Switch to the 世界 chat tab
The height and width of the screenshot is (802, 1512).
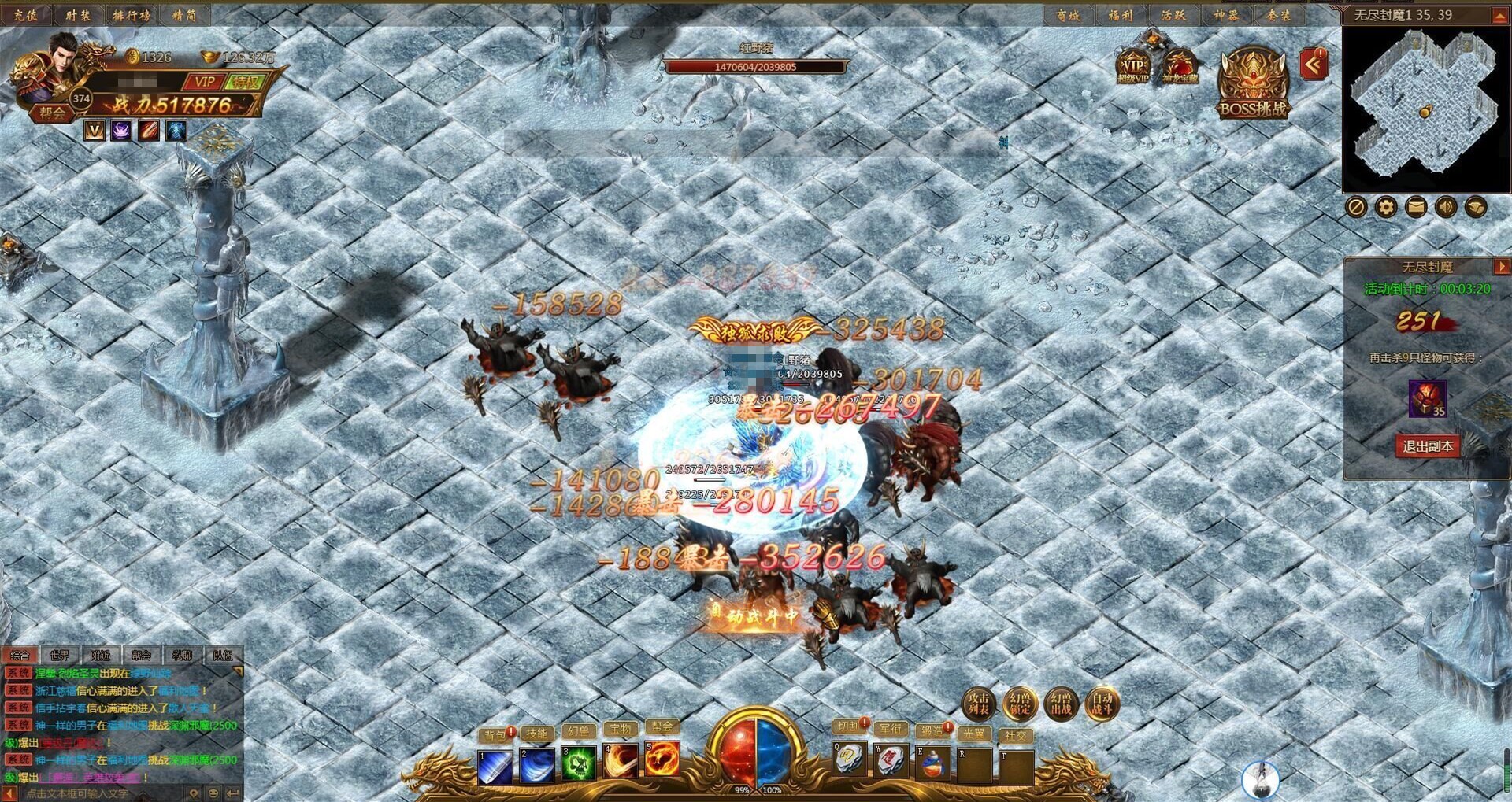(60, 655)
